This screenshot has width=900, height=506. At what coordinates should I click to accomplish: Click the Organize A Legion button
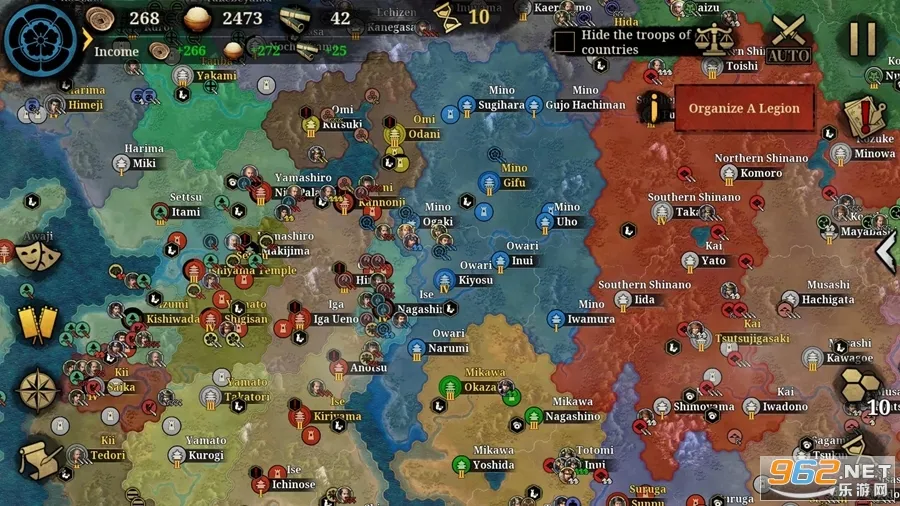point(743,108)
